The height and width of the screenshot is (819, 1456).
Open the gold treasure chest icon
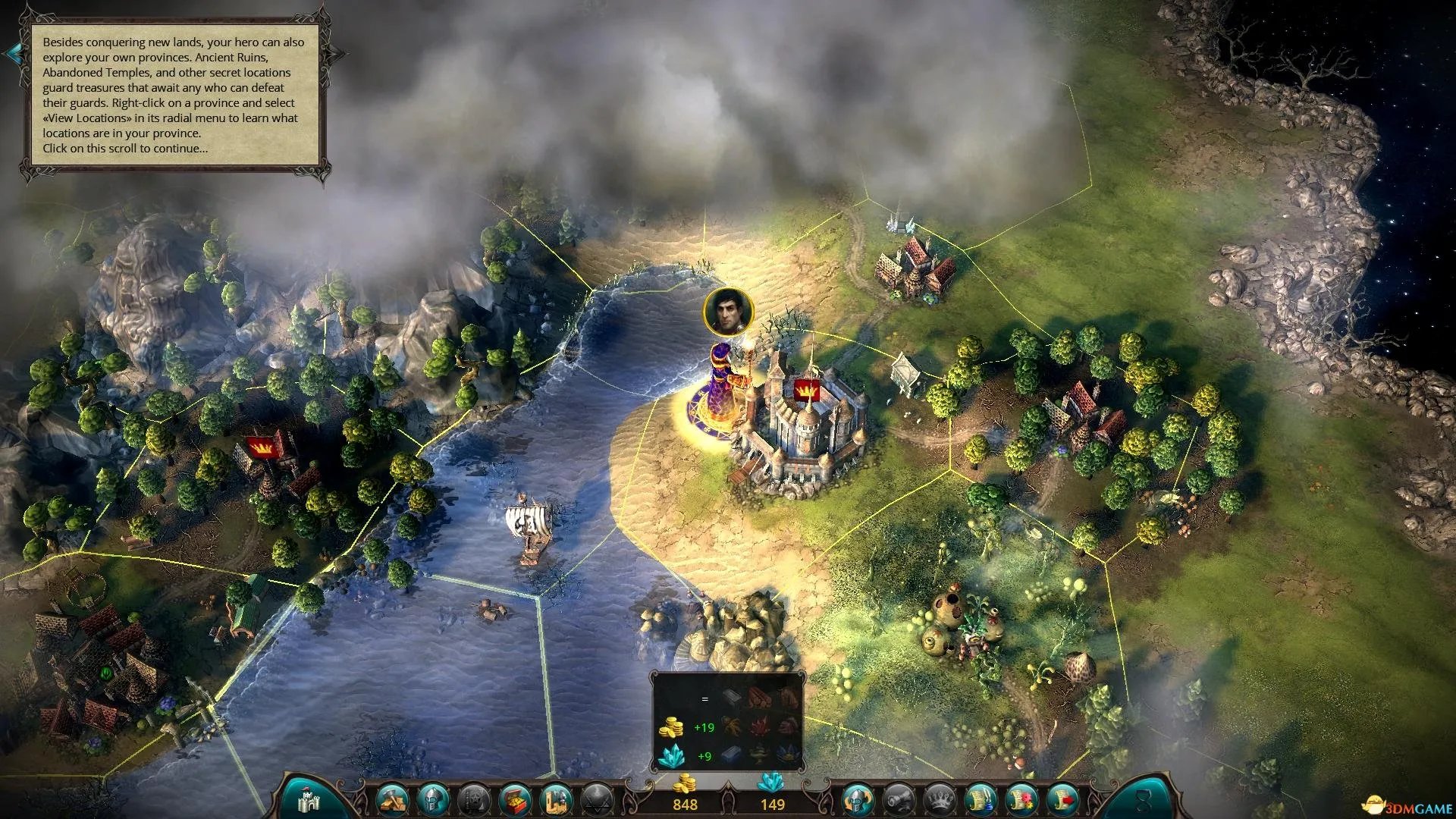click(x=516, y=799)
